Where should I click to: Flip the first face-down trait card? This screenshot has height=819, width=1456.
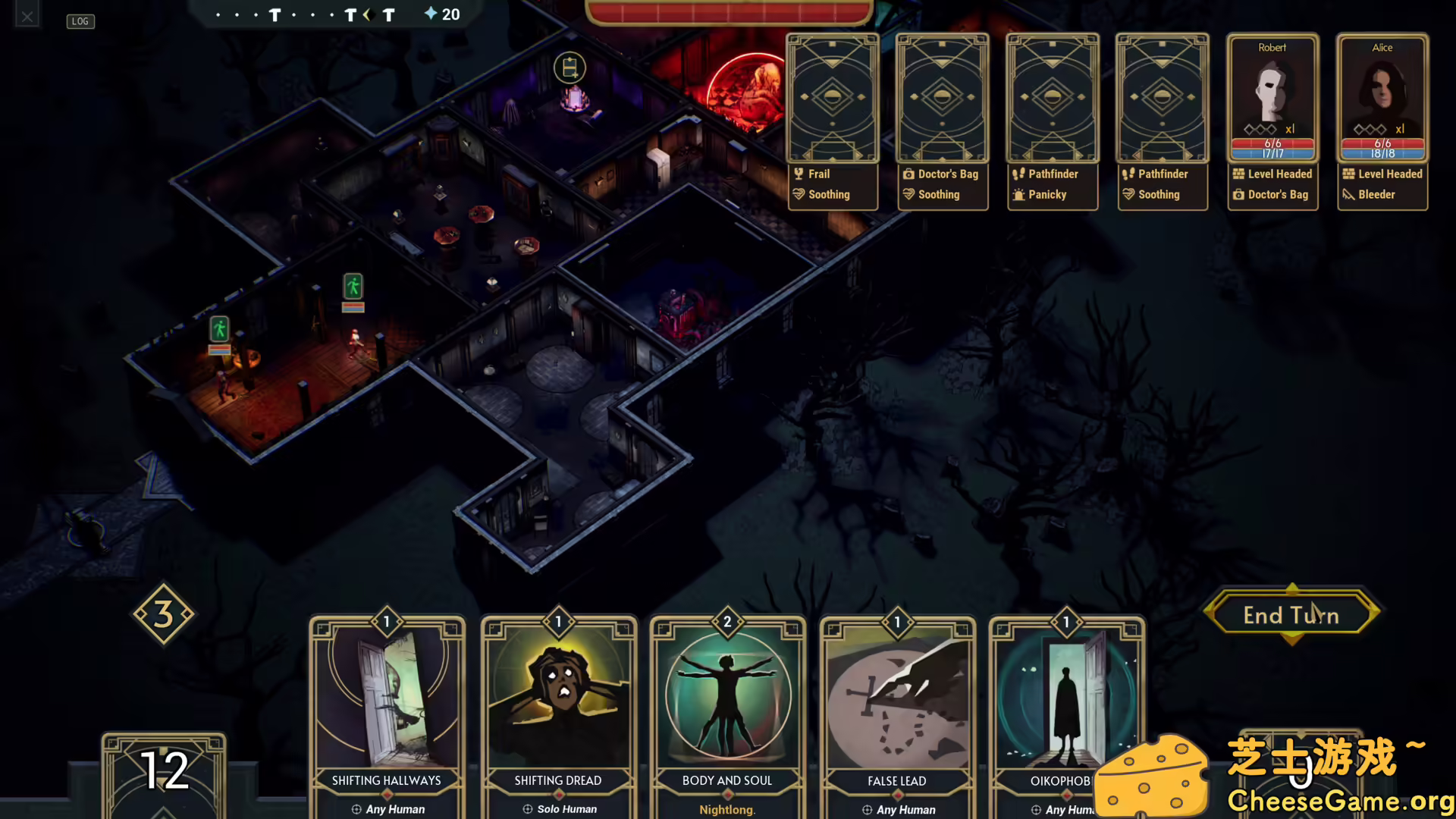point(832,97)
